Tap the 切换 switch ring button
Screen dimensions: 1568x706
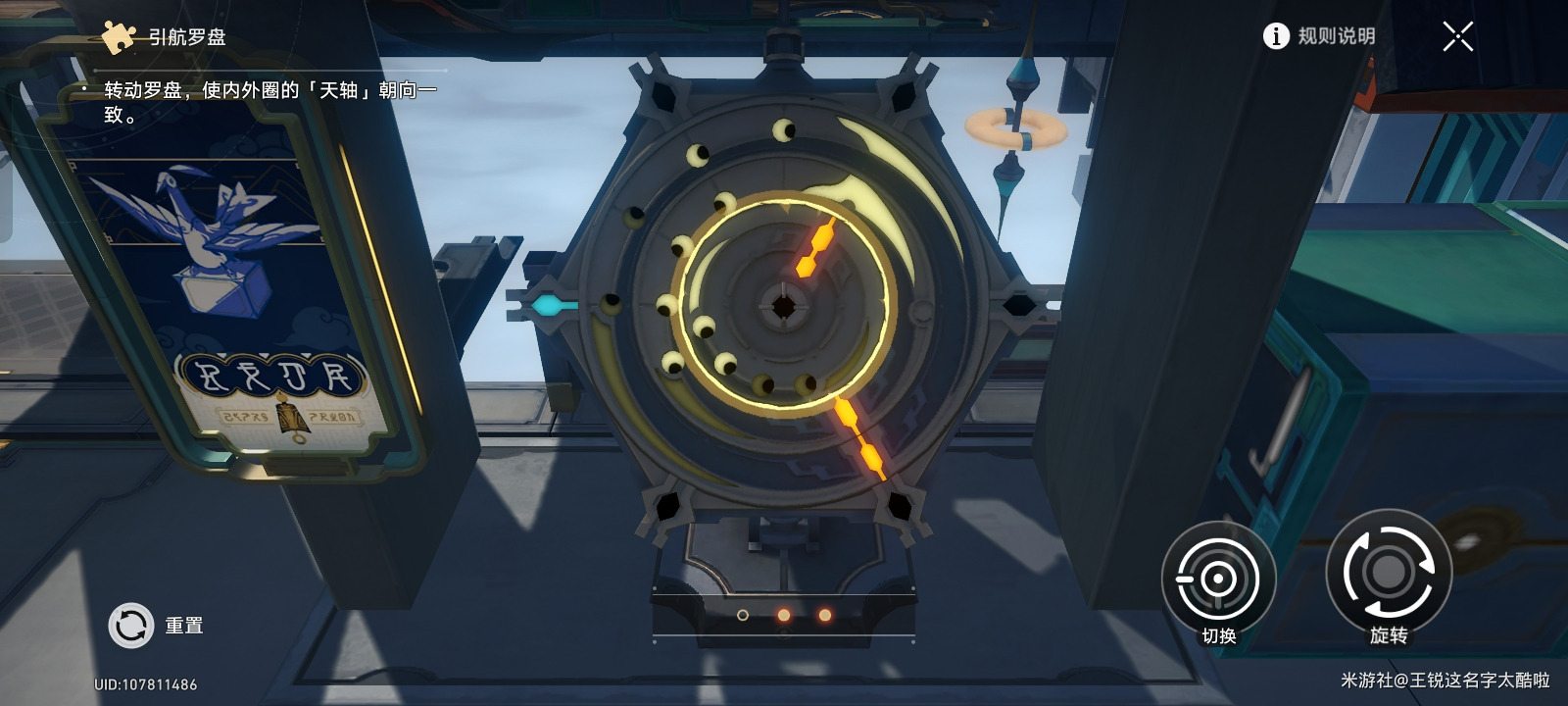pos(1218,579)
